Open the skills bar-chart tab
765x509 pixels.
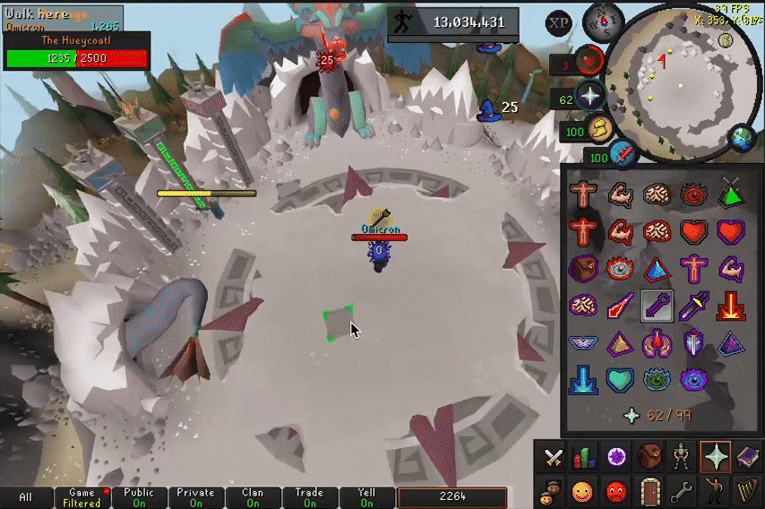[585, 458]
